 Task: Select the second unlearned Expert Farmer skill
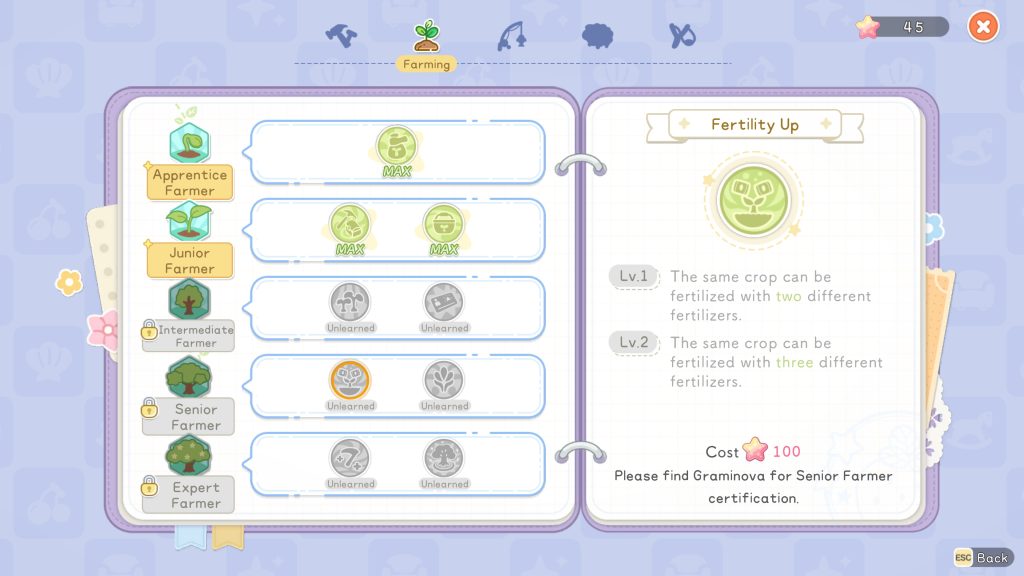pos(444,458)
